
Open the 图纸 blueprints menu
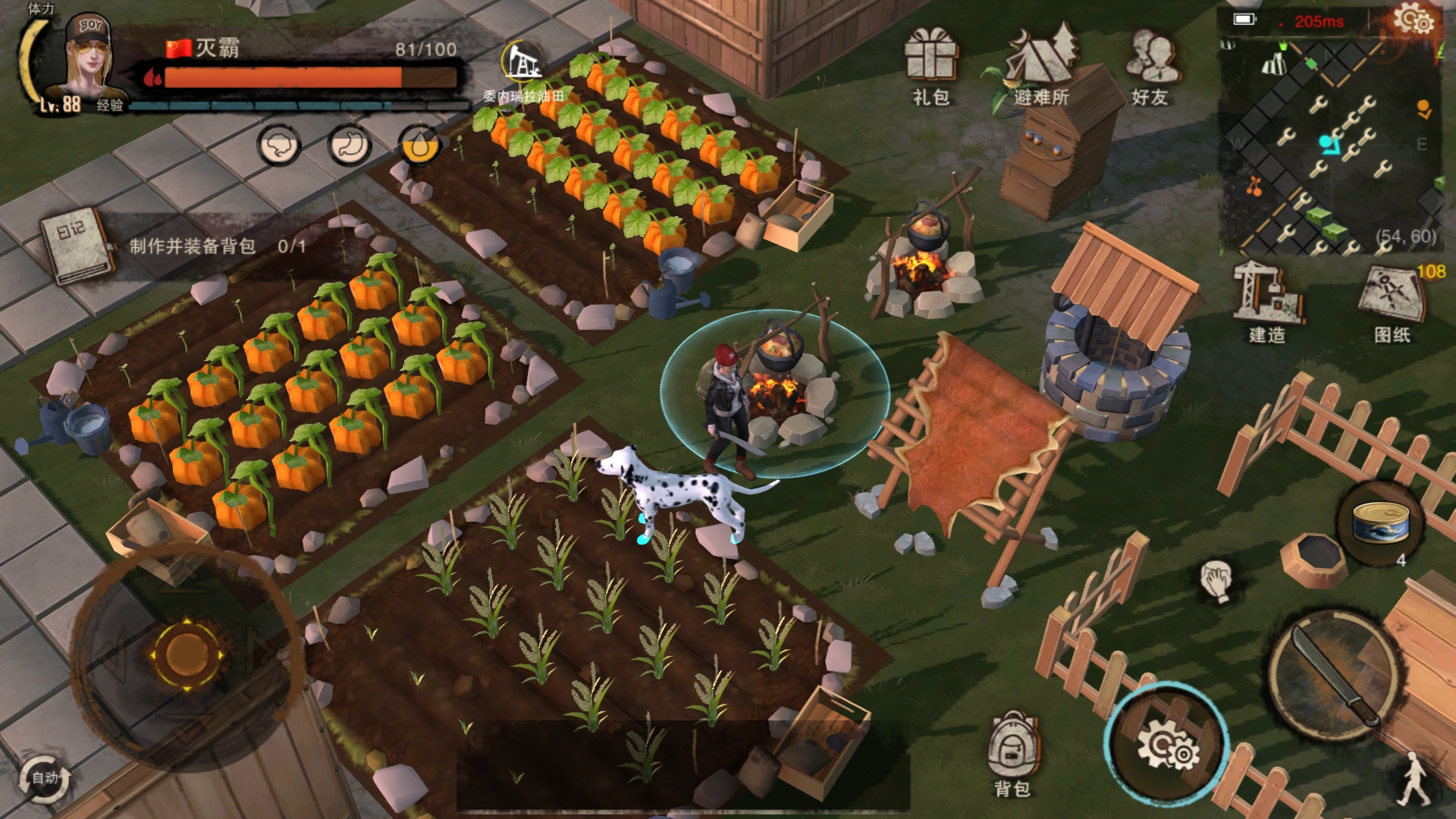[1392, 300]
